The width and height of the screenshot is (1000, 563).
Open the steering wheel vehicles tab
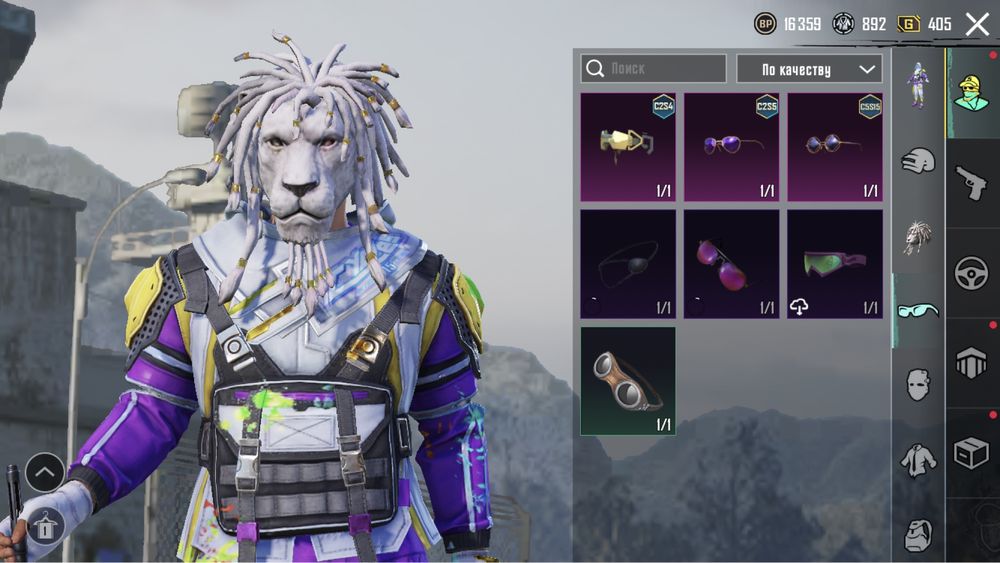[971, 273]
